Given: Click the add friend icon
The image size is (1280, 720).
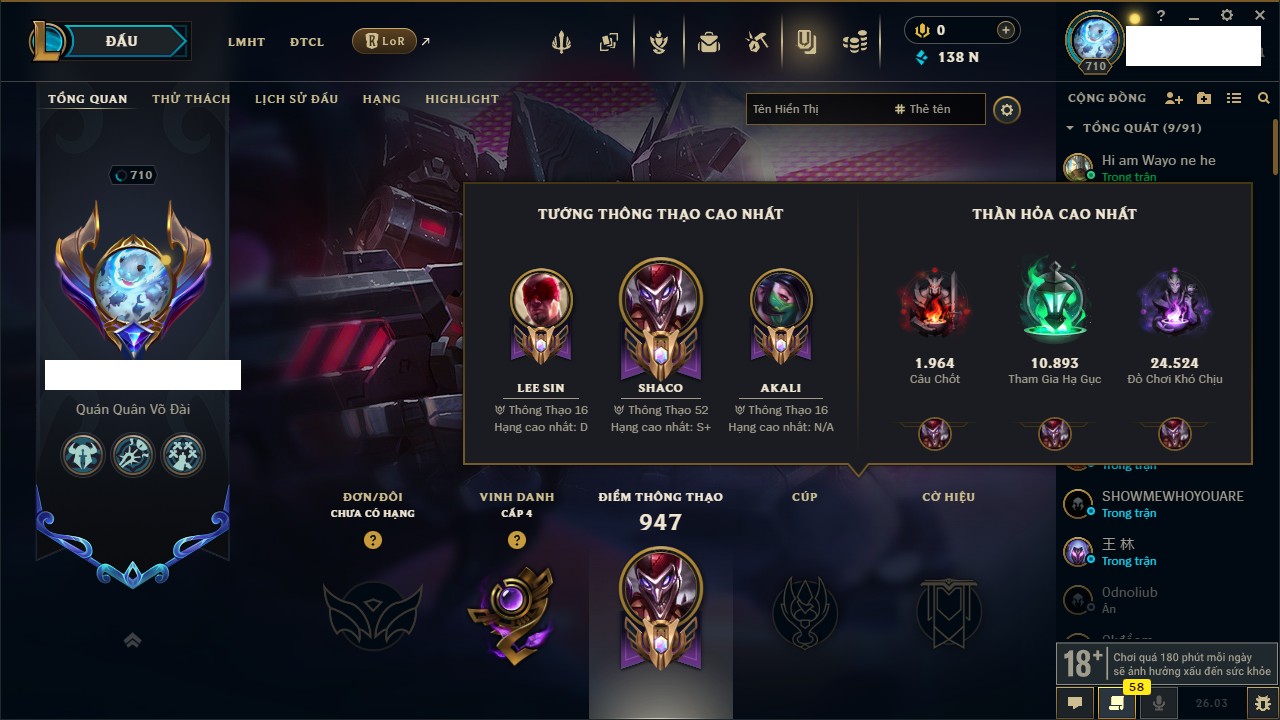Looking at the screenshot, I should click(x=1174, y=98).
